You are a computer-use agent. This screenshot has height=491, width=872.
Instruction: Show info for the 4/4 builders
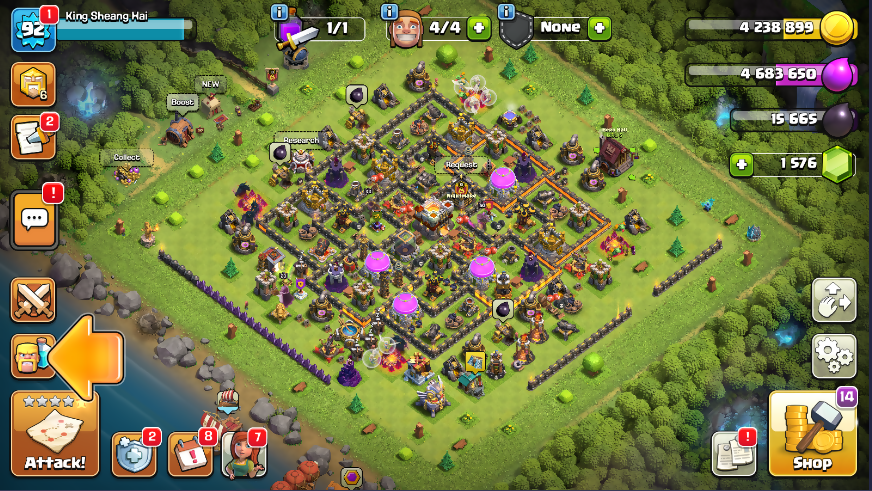[391, 12]
